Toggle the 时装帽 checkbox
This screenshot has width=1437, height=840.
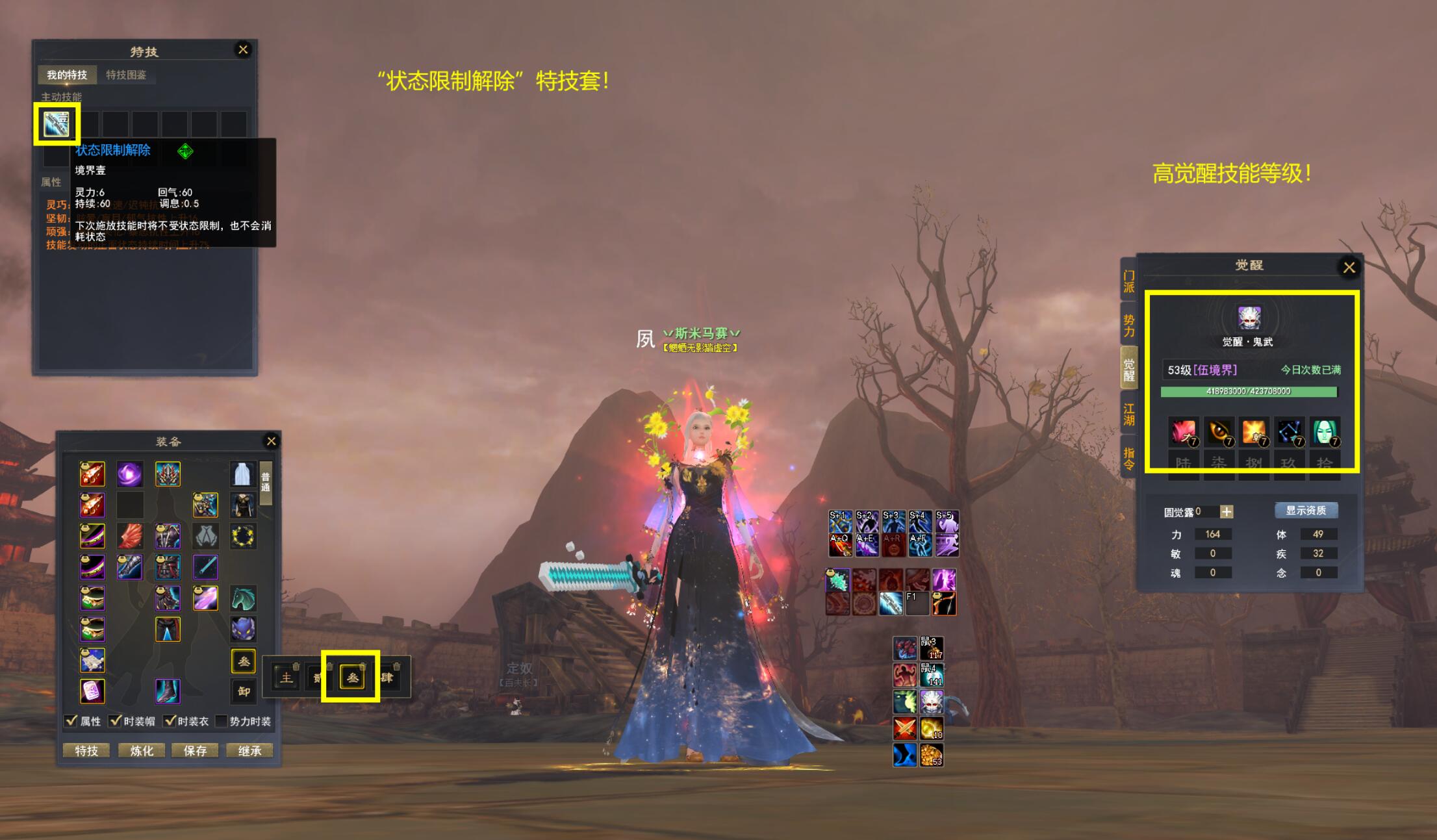[x=116, y=720]
